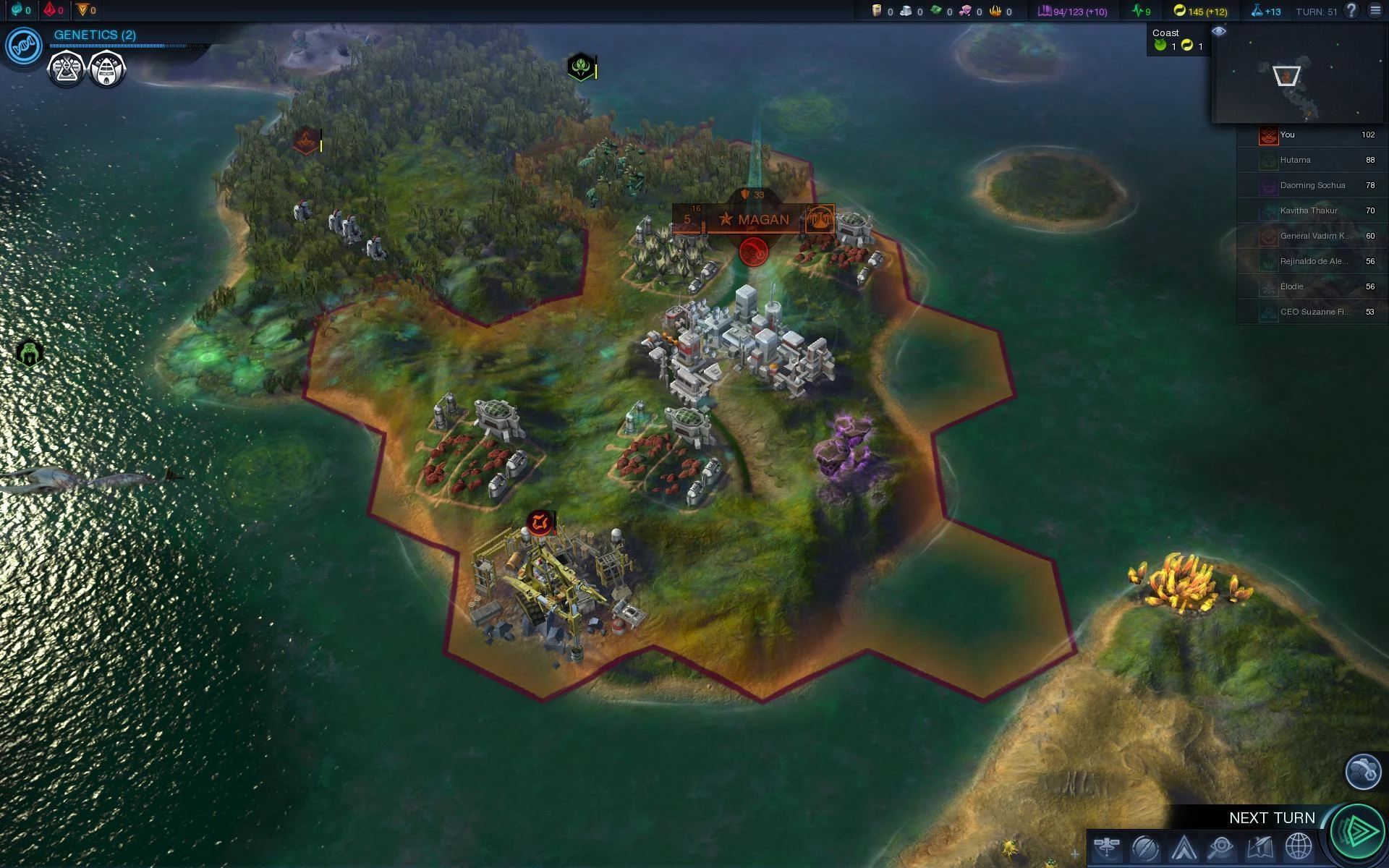Open the globe diplomacy panel

pyautogui.click(x=1298, y=847)
